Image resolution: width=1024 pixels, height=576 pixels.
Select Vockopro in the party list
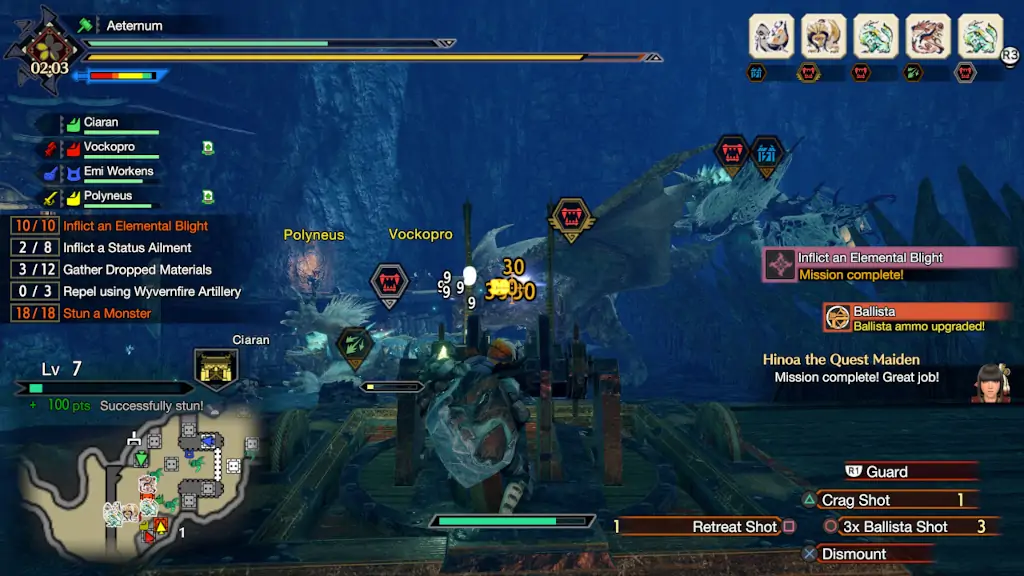(x=110, y=147)
